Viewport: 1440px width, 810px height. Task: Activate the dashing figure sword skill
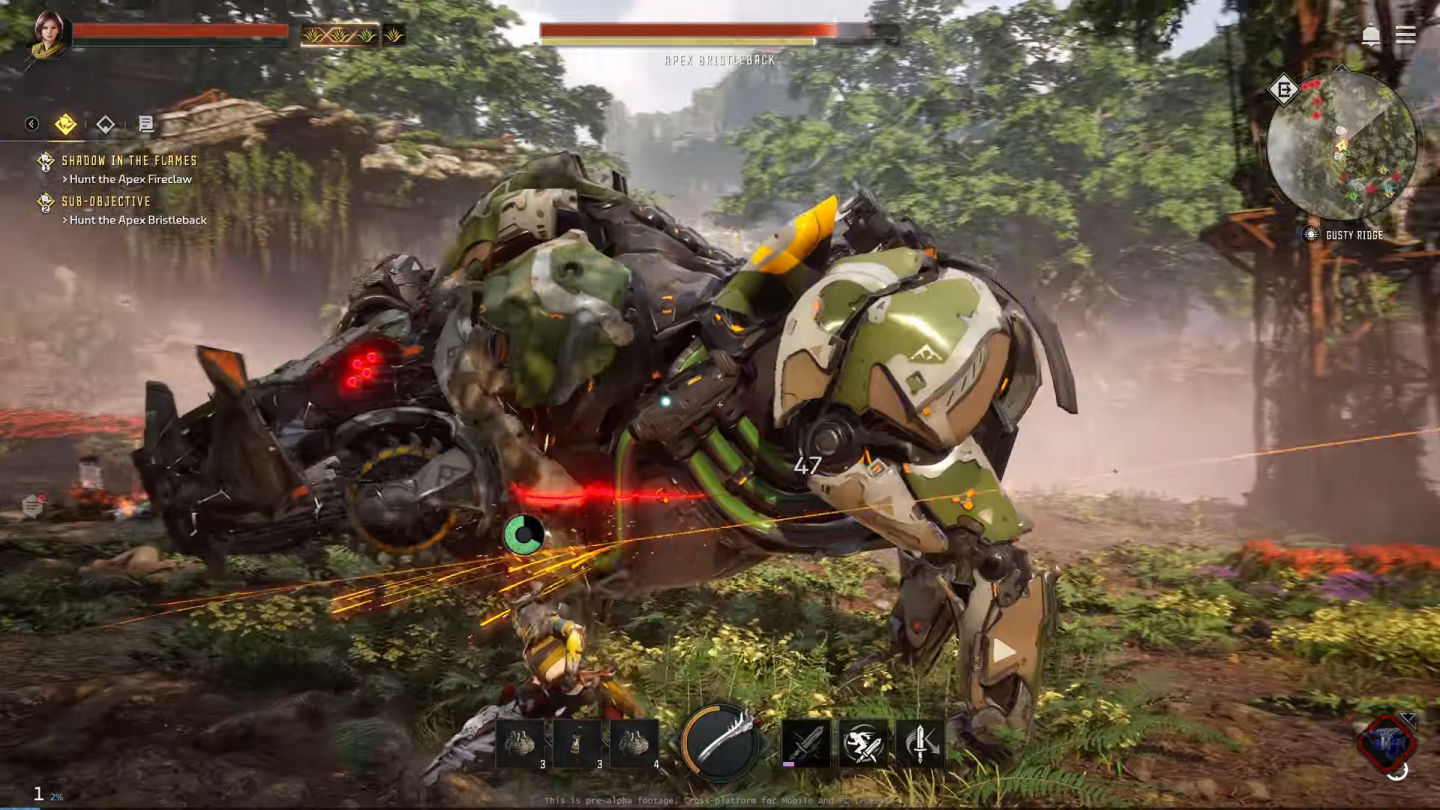click(x=863, y=743)
